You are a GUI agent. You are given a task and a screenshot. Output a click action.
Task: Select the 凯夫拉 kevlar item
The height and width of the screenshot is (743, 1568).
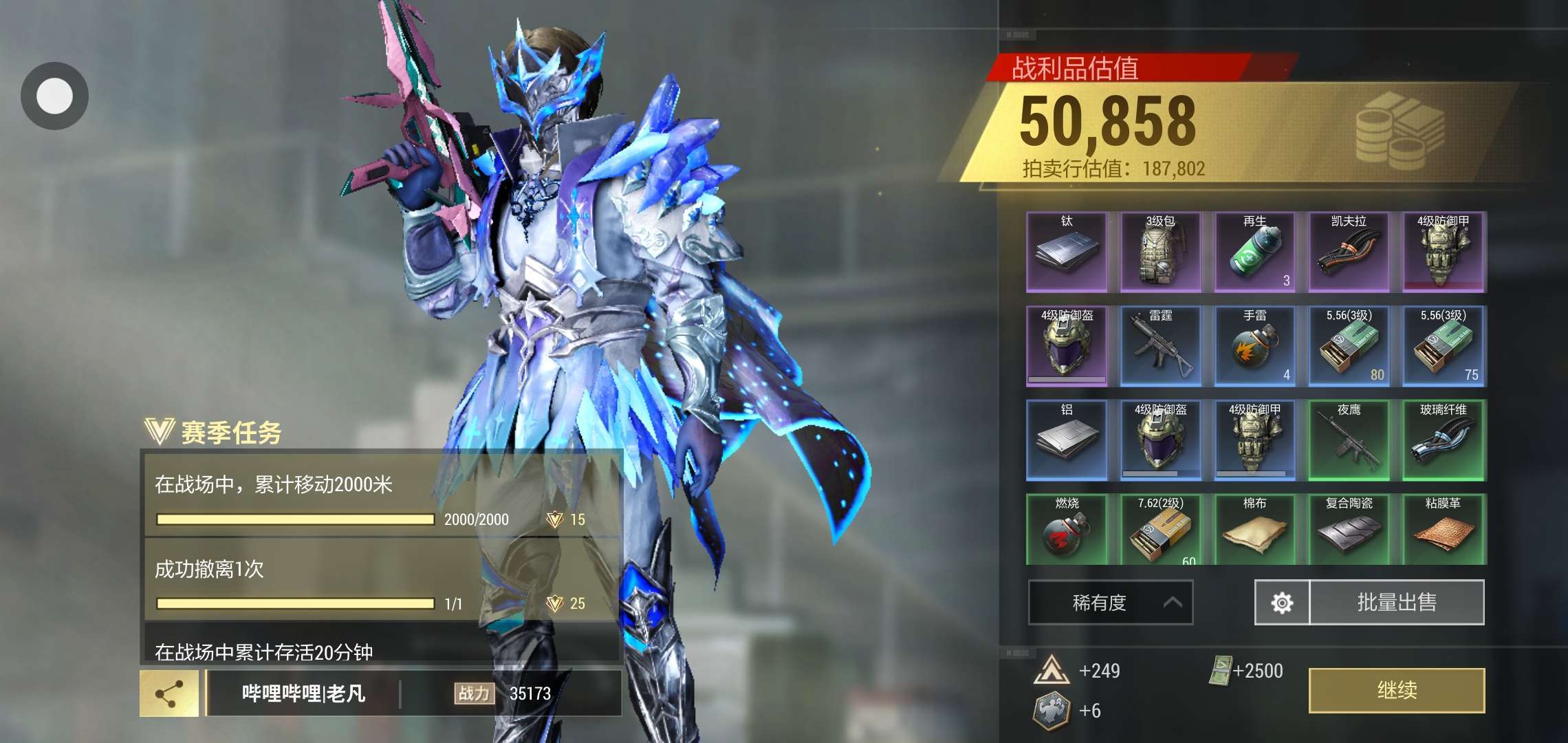pos(1349,252)
